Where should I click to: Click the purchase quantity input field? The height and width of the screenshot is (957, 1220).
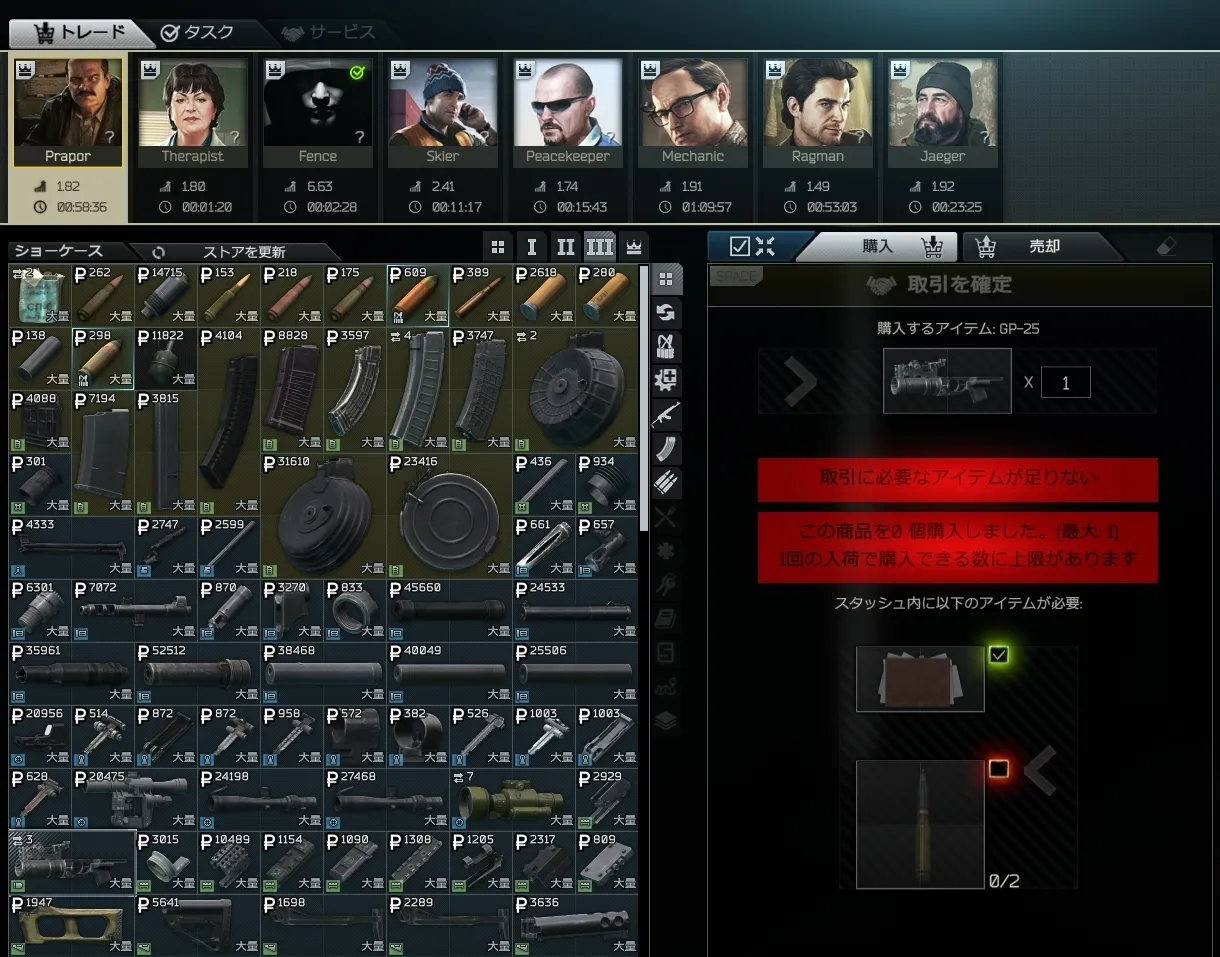click(x=1065, y=382)
